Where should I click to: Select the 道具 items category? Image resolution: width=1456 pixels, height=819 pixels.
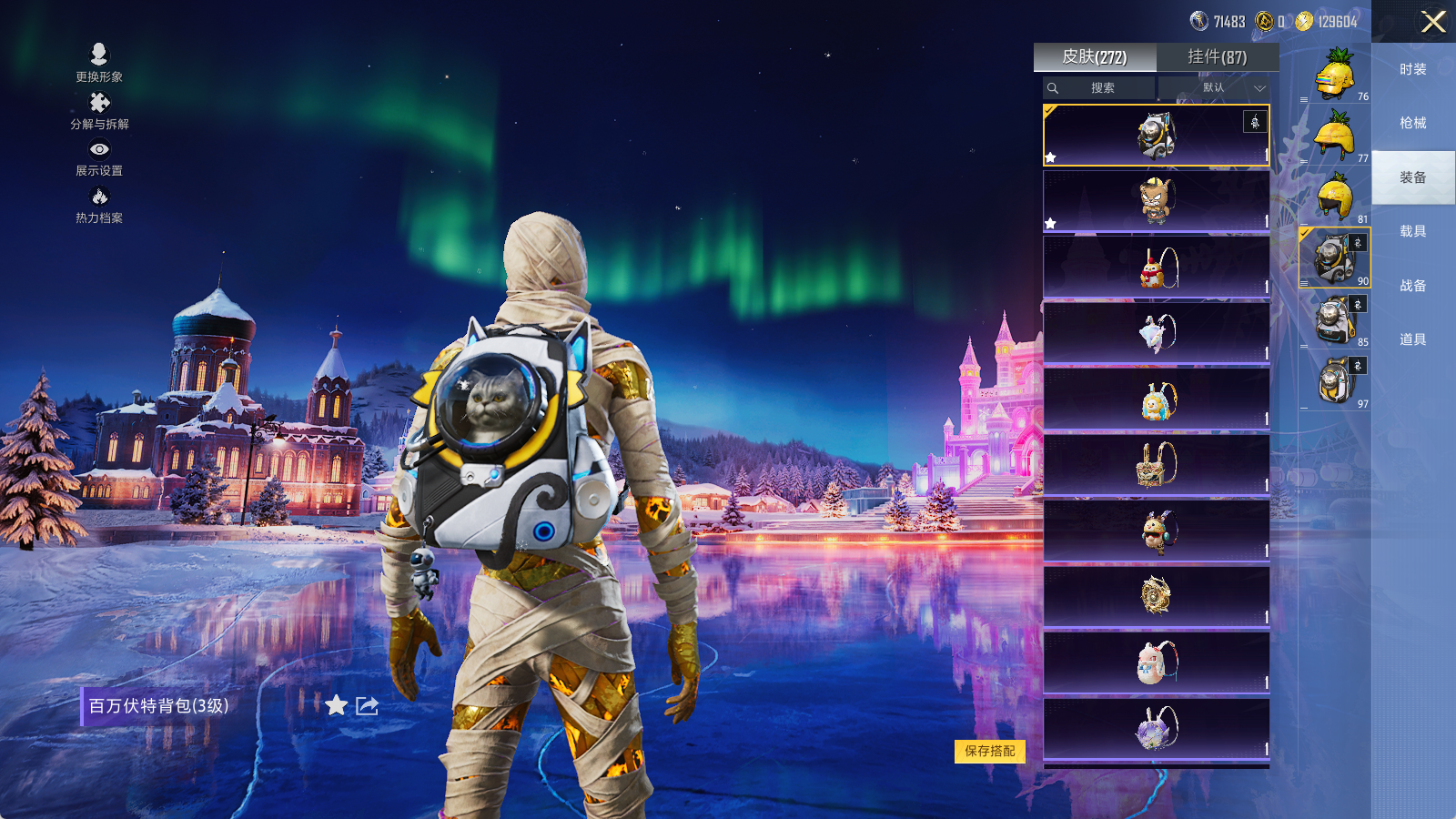pyautogui.click(x=1412, y=339)
